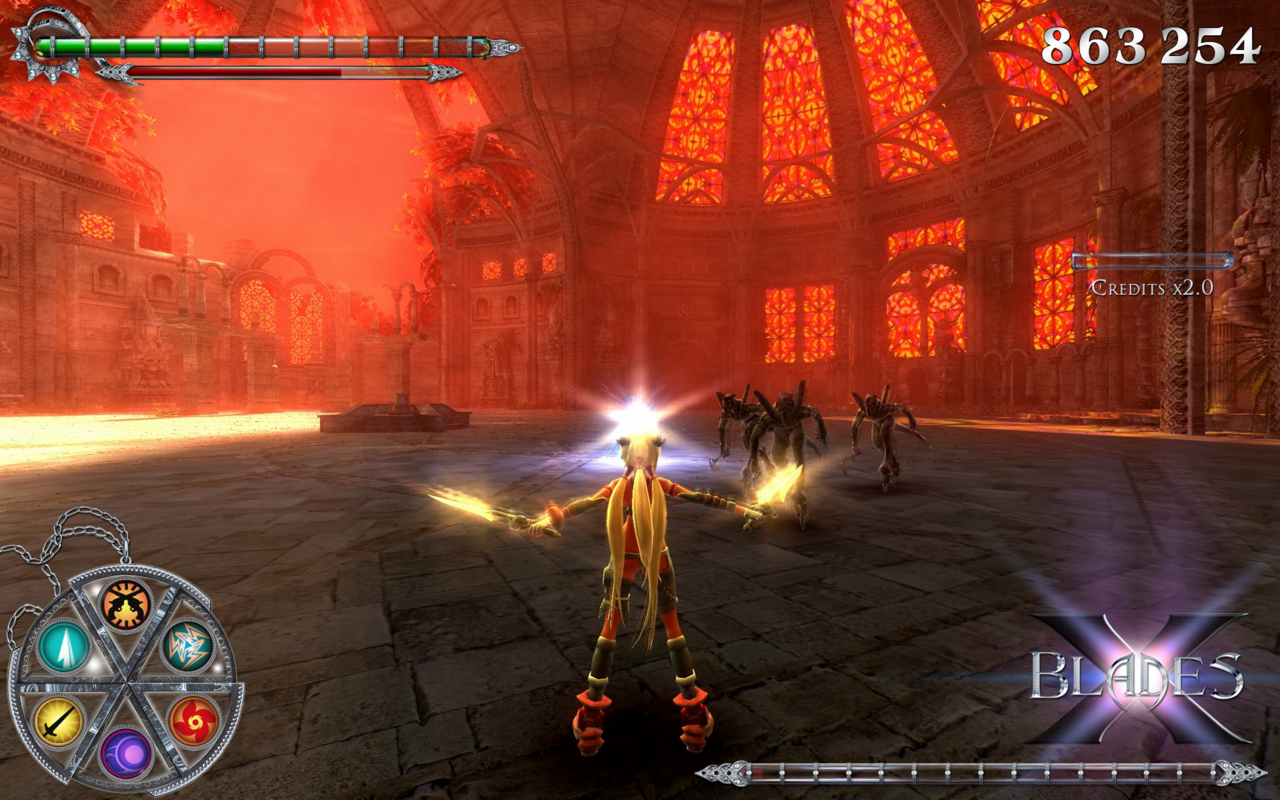Activate the crossed pistols skill
The image size is (1280, 800).
[x=126, y=604]
